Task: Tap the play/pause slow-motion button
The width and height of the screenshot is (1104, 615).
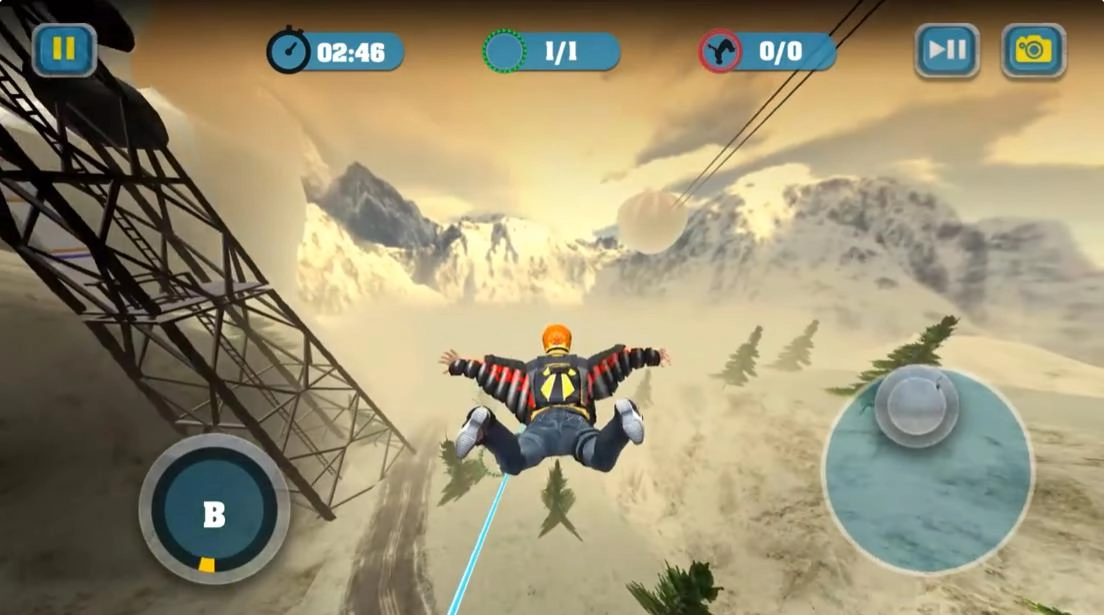Action: 947,50
